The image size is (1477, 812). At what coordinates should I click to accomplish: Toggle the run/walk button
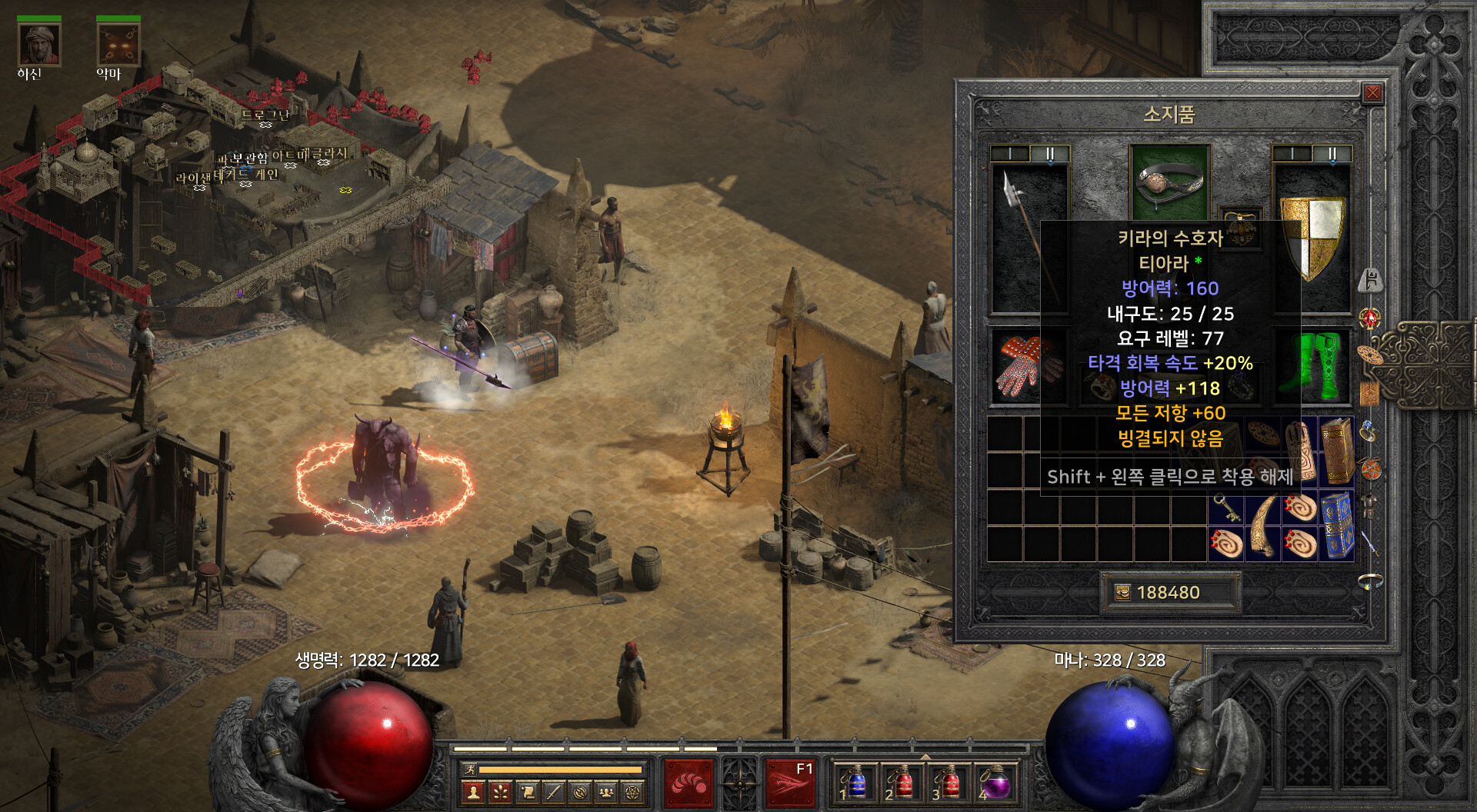coord(468,769)
